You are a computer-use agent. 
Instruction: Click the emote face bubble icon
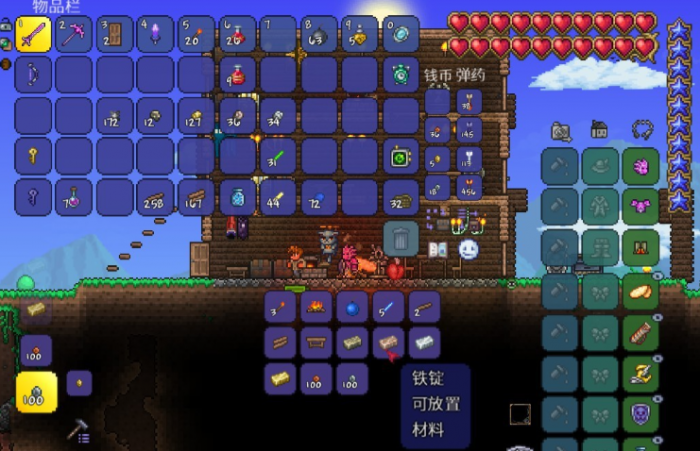(x=468, y=250)
